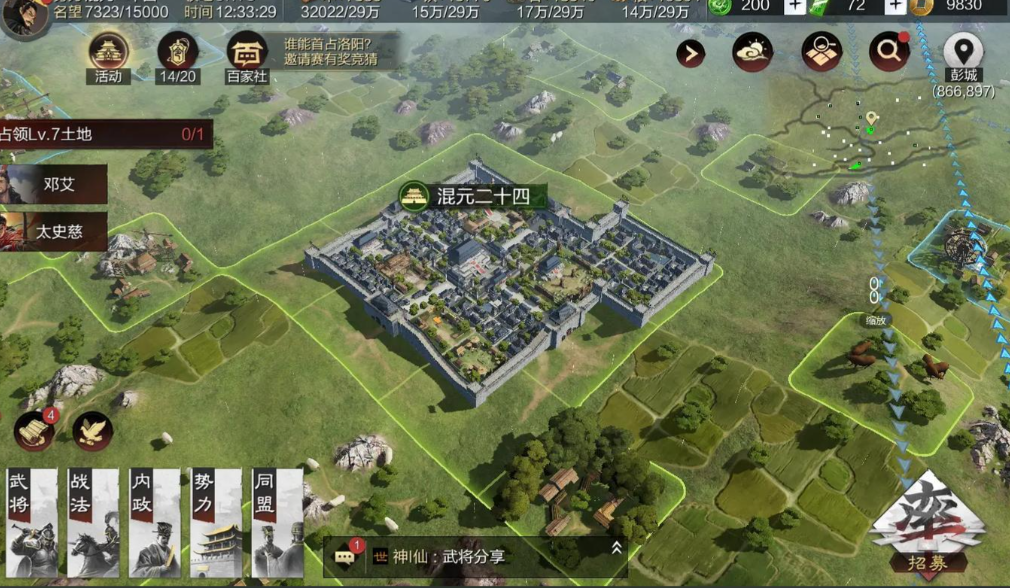Open the scroll icon with 4 notifications
1010x588 pixels.
tap(33, 430)
